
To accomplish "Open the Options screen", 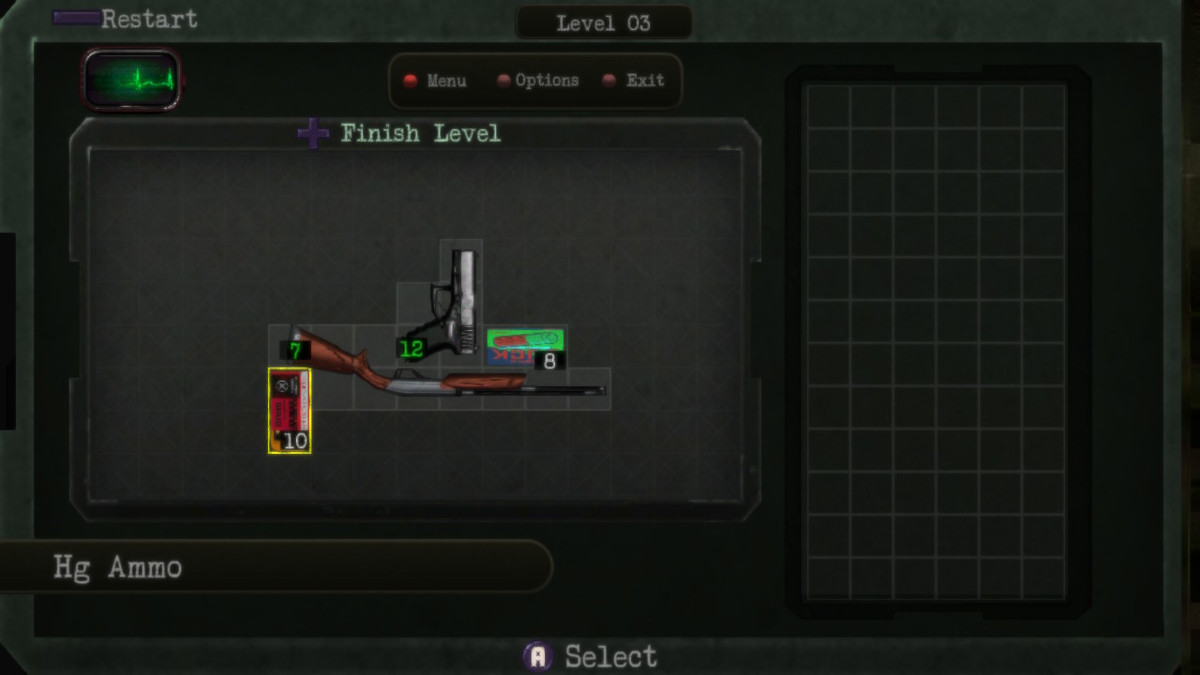I will [546, 81].
